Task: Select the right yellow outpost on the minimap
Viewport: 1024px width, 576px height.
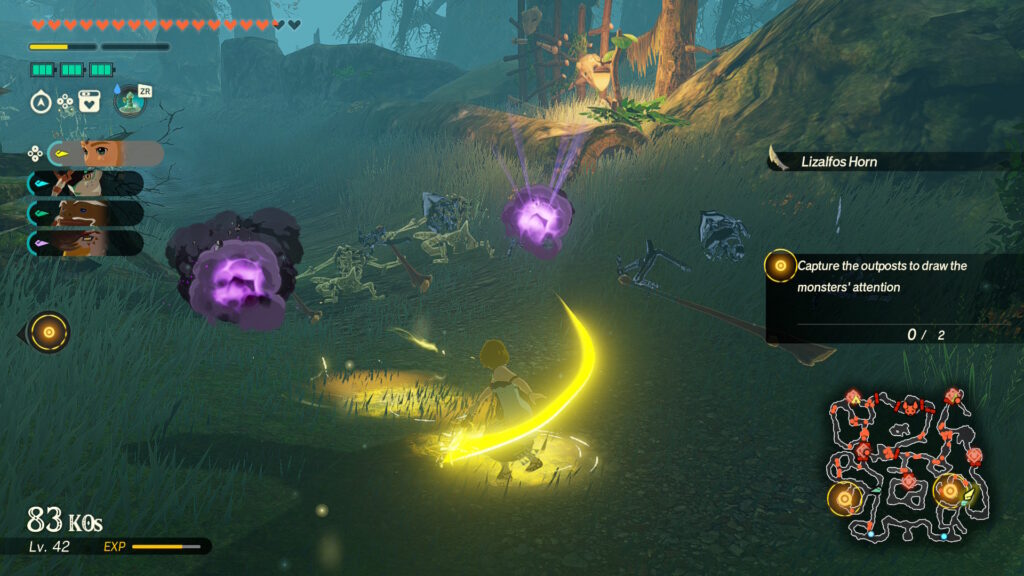Action: (949, 490)
